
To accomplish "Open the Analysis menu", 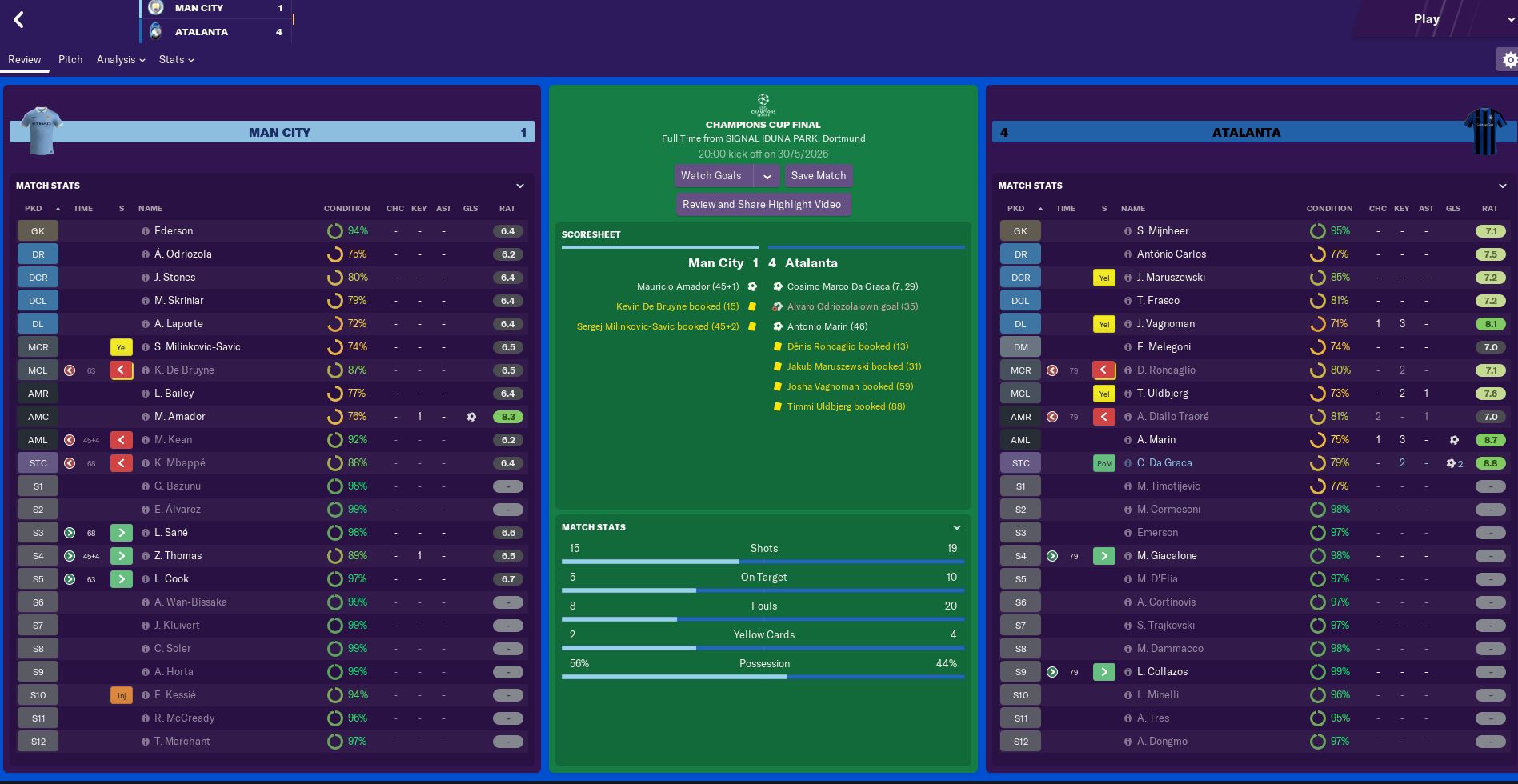I will click(119, 59).
